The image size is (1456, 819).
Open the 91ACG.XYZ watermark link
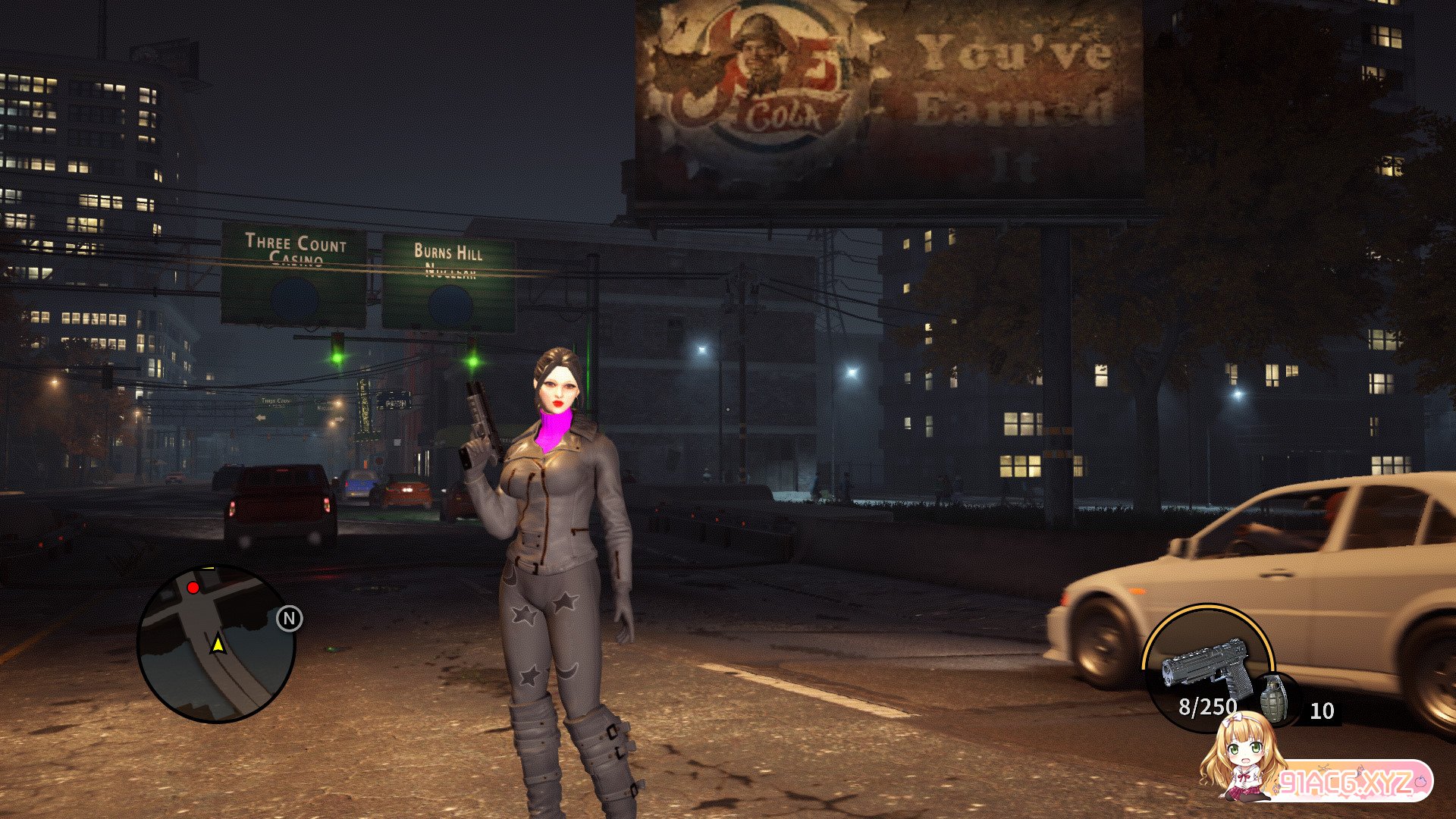point(1346,781)
